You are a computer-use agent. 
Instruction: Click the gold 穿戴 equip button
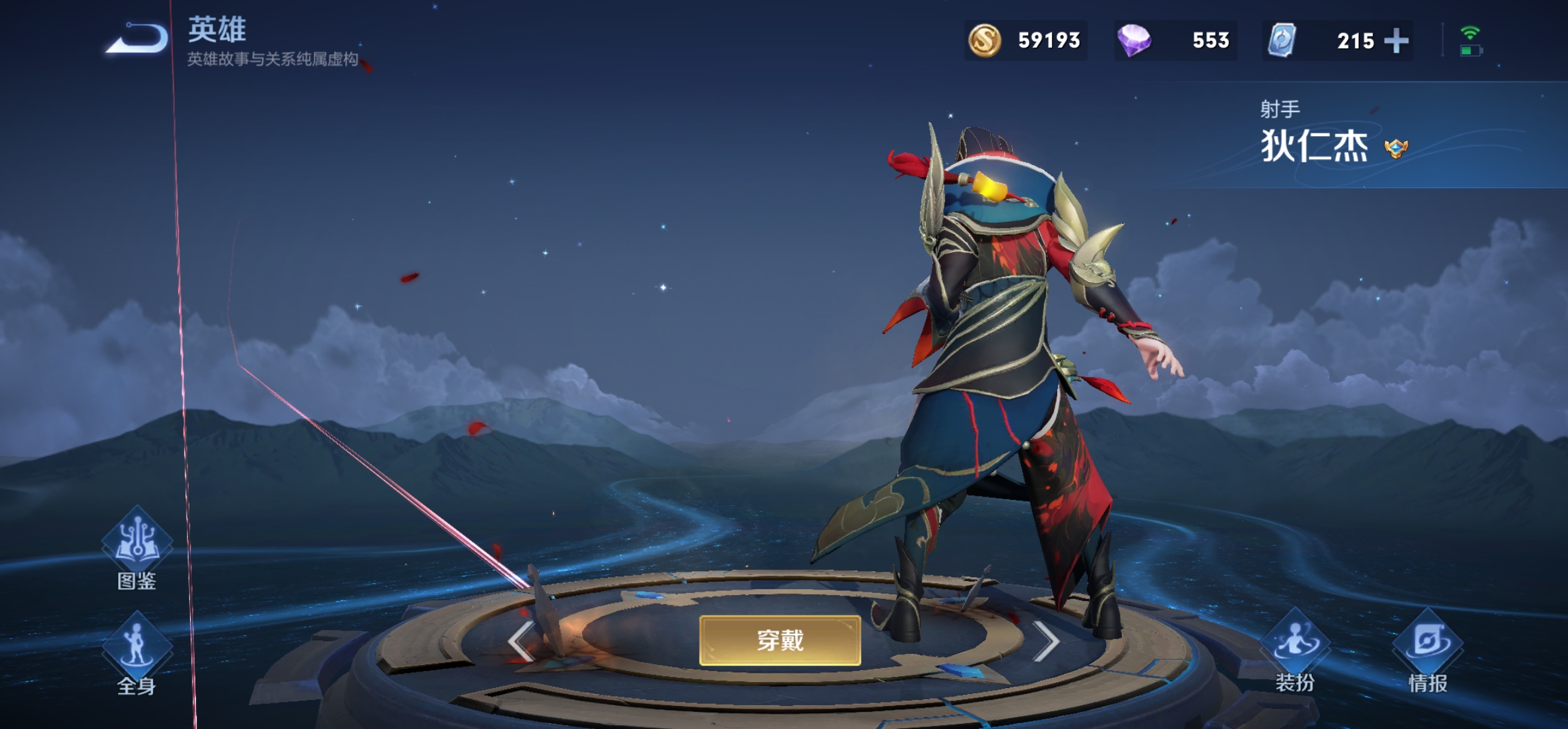pyautogui.click(x=779, y=640)
